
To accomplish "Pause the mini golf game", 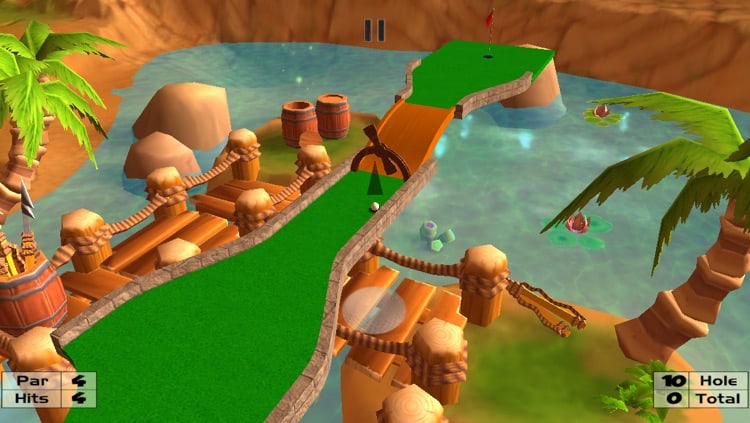I will click(375, 30).
